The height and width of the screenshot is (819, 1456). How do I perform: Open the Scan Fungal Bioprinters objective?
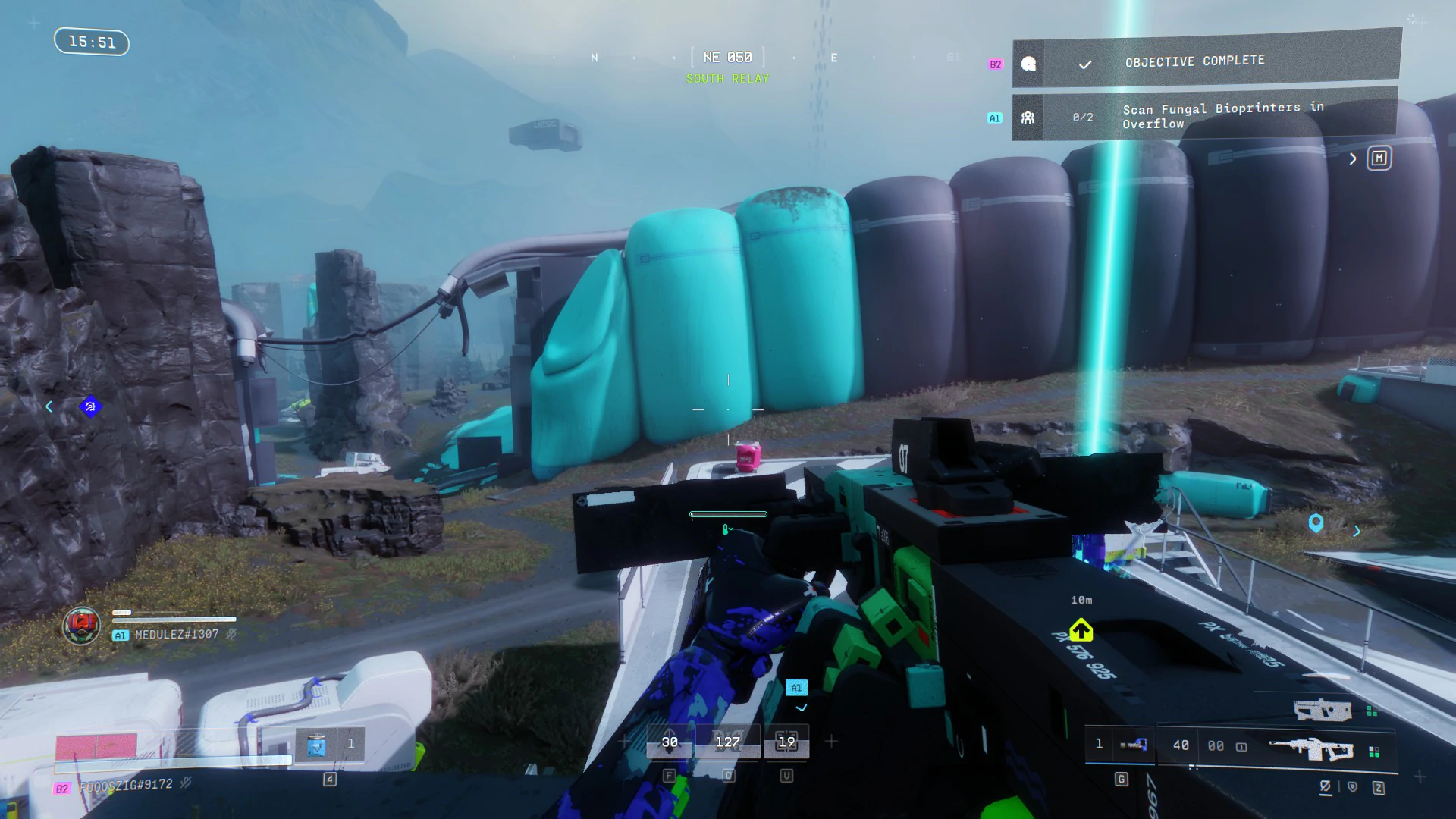pyautogui.click(x=1204, y=116)
